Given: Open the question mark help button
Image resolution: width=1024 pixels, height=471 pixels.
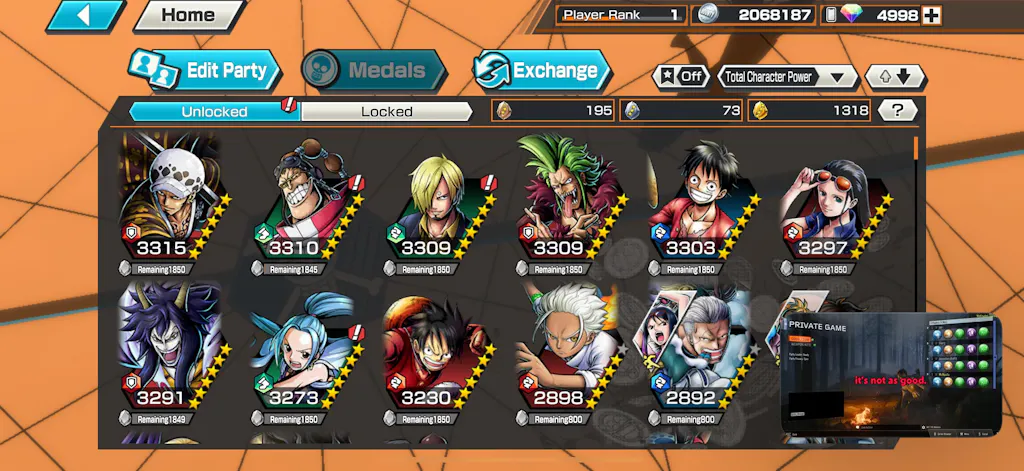Looking at the screenshot, I should point(897,111).
